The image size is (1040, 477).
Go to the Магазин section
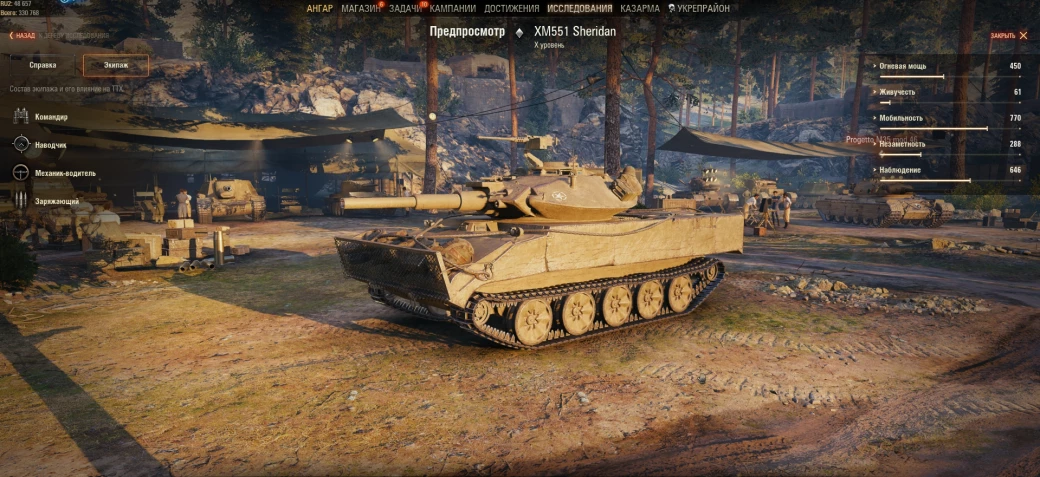360,9
